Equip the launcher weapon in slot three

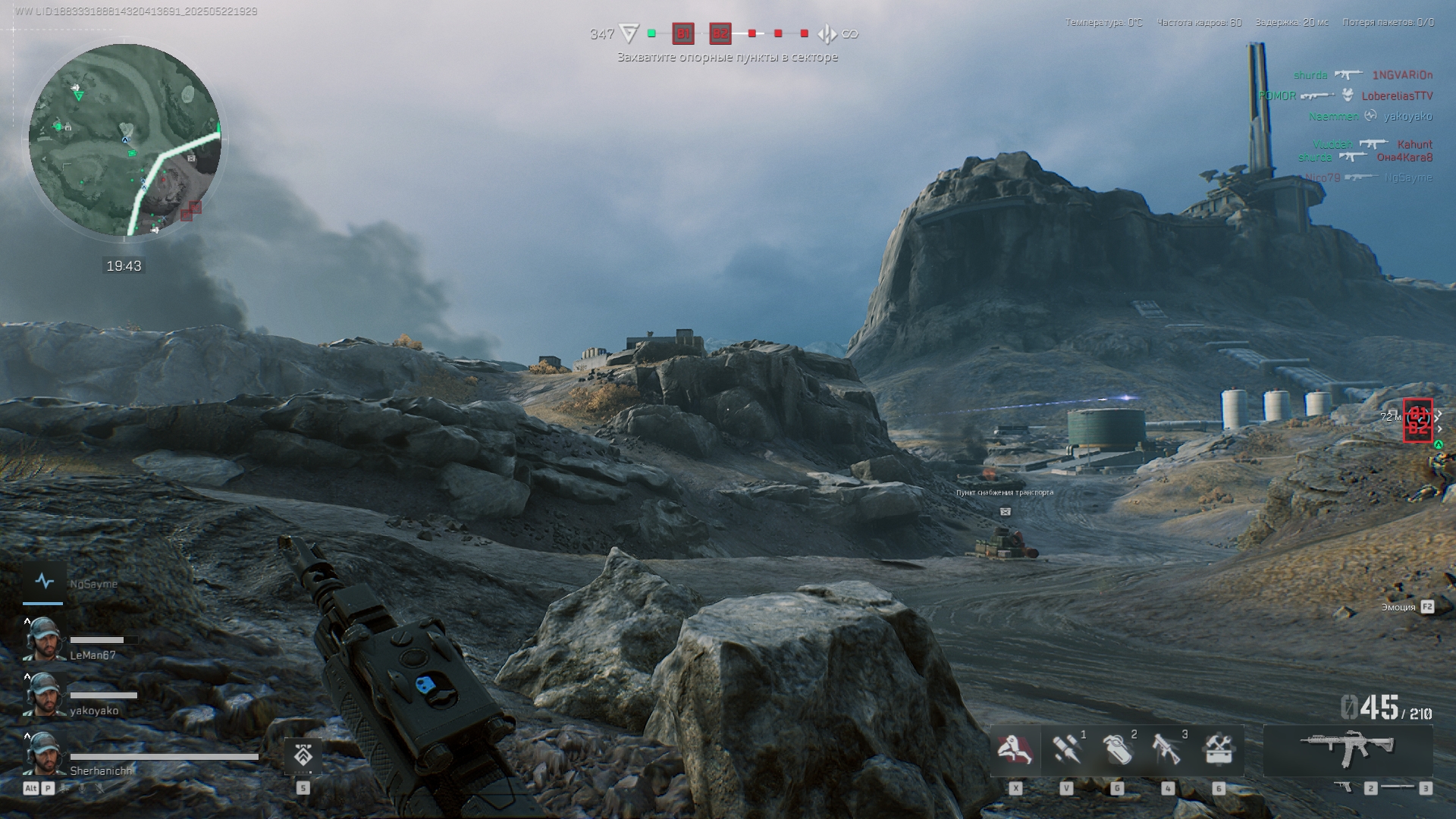1167,750
